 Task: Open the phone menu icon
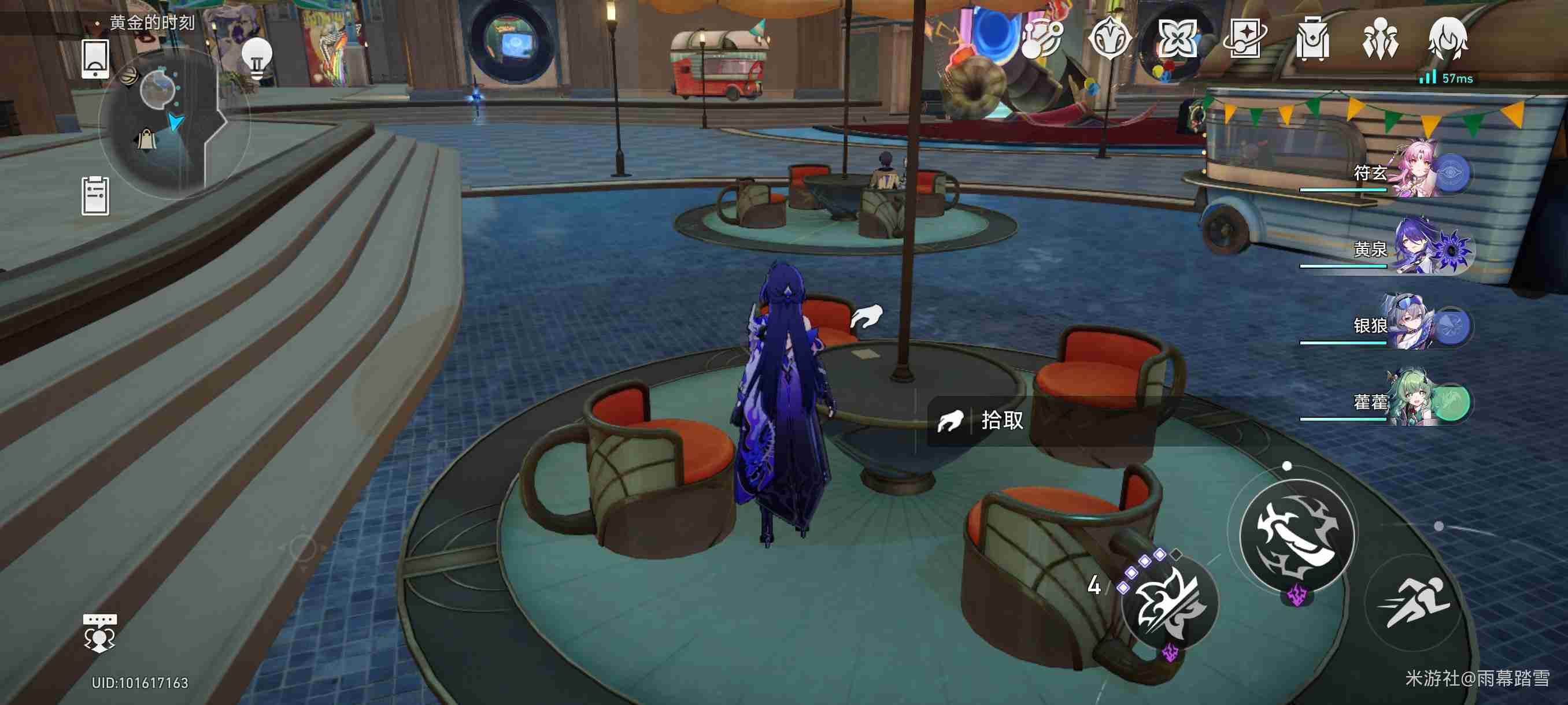(x=95, y=59)
